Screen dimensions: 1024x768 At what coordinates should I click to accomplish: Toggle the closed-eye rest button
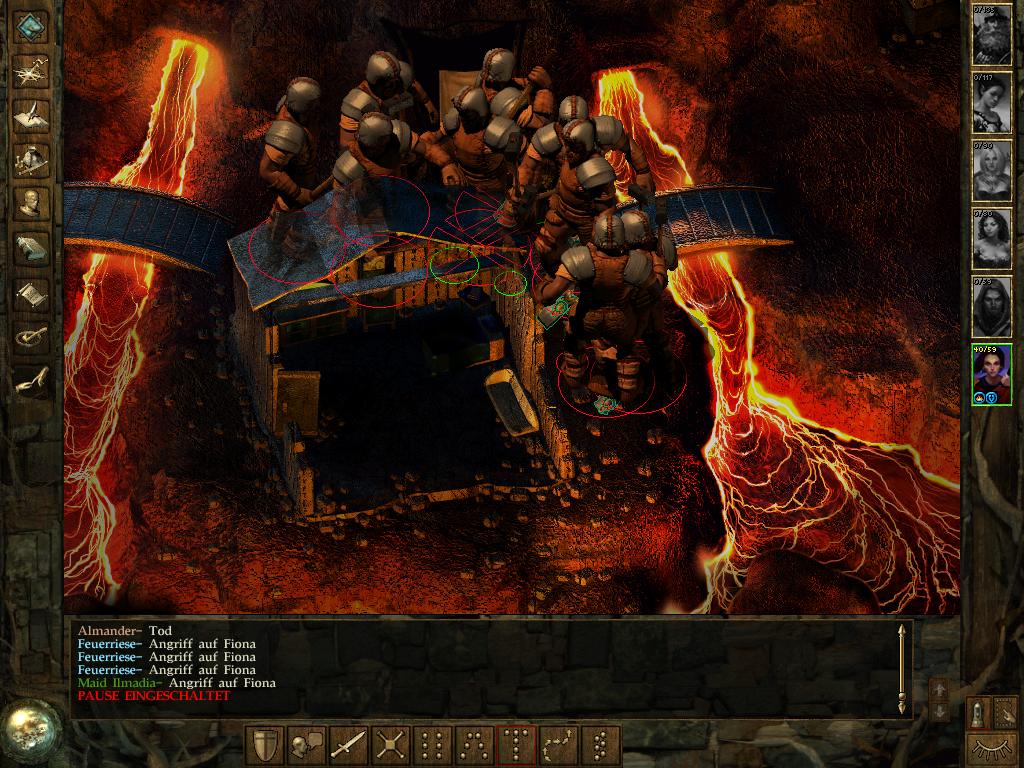click(x=991, y=747)
